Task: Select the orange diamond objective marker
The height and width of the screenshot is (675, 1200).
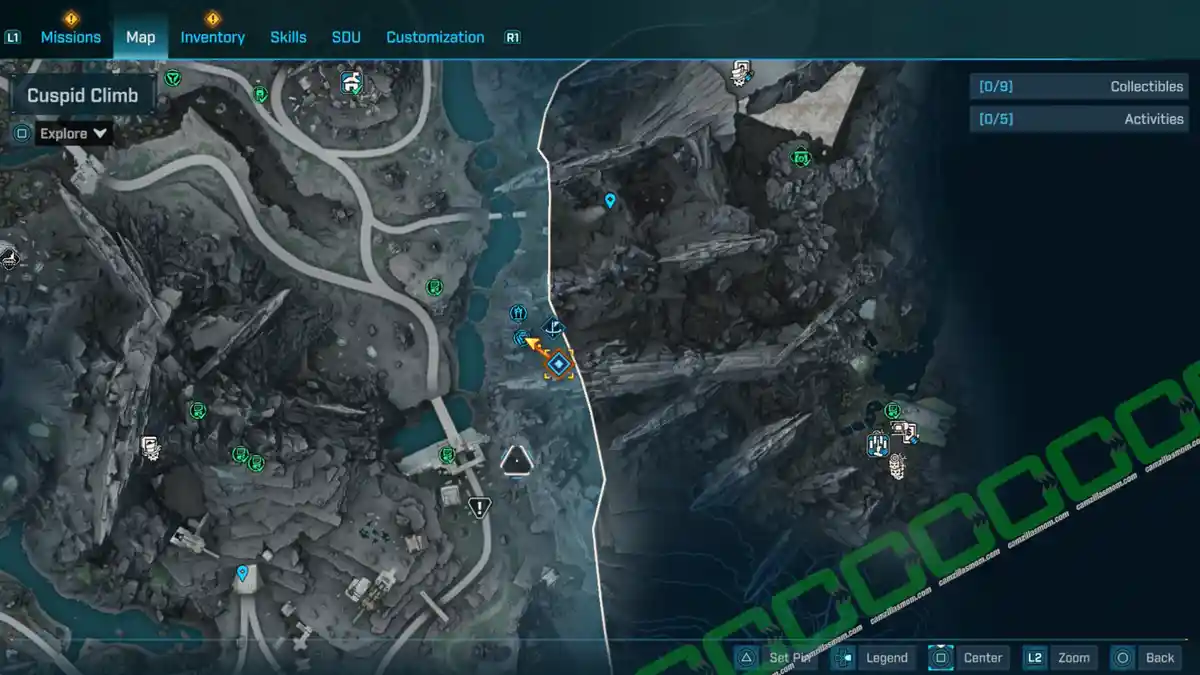Action: 559,365
